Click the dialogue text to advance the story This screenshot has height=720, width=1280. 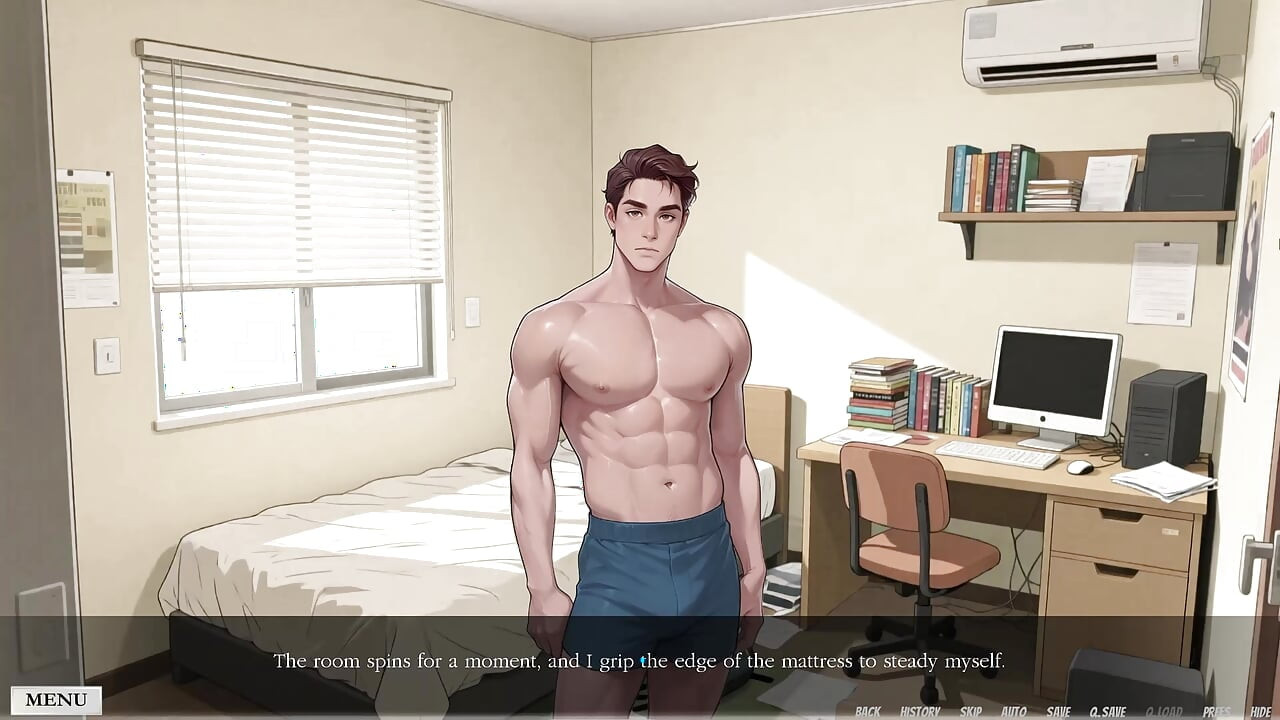click(x=640, y=661)
